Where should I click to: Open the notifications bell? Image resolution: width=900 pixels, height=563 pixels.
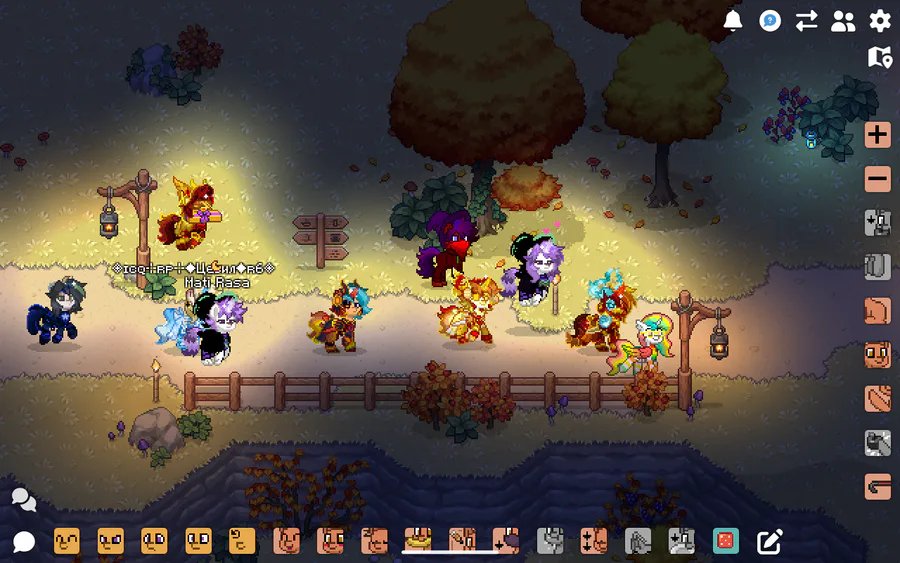[733, 21]
